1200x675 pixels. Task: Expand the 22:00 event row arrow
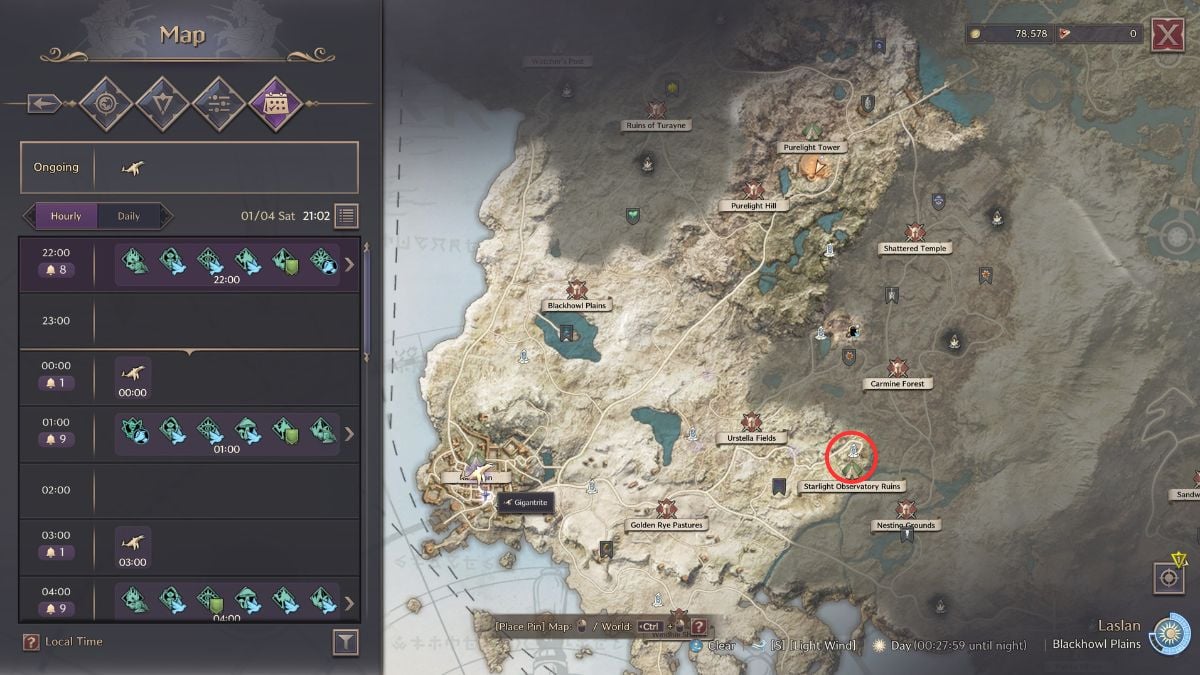coord(349,265)
